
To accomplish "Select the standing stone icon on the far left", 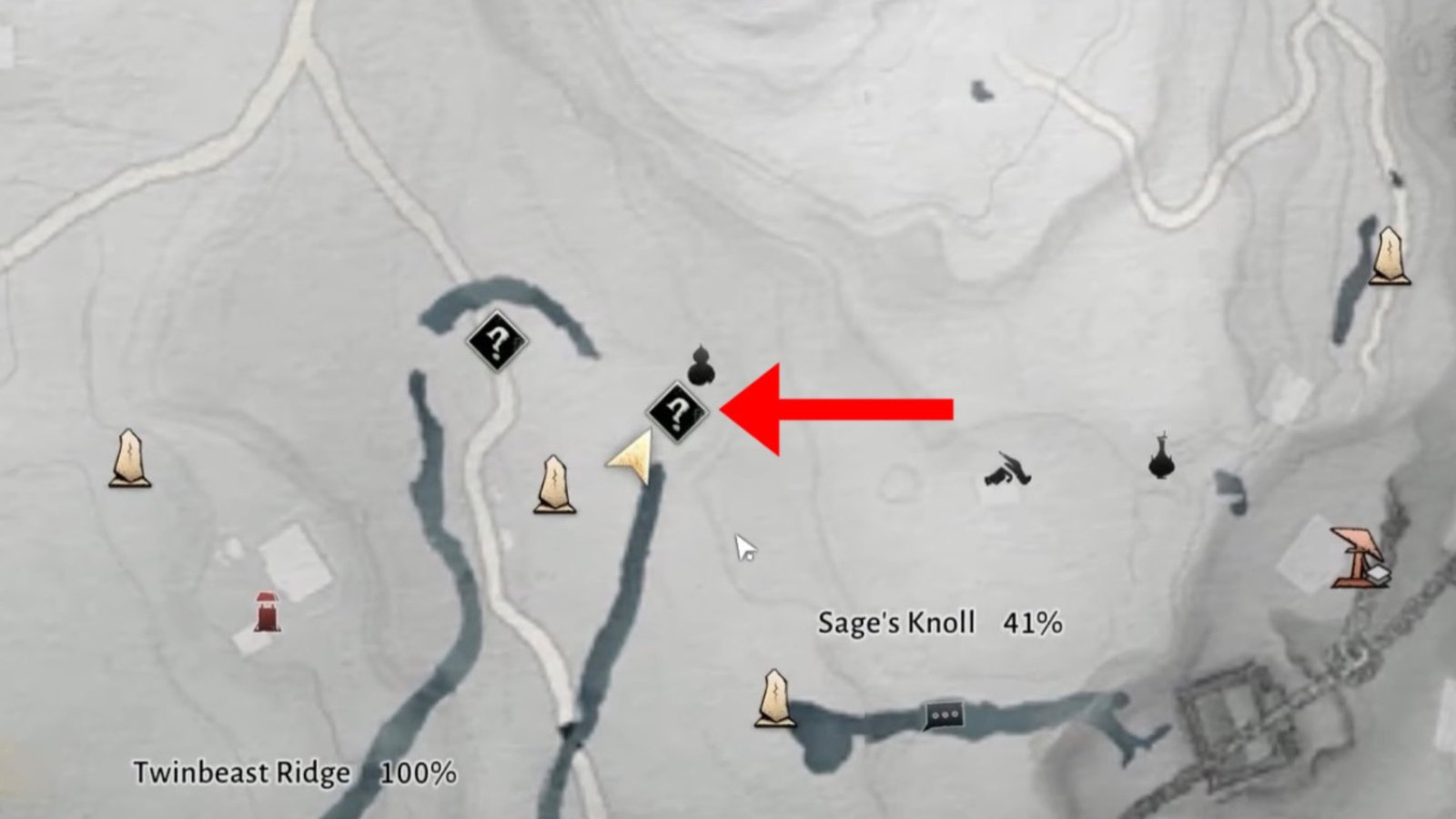I will click(128, 462).
